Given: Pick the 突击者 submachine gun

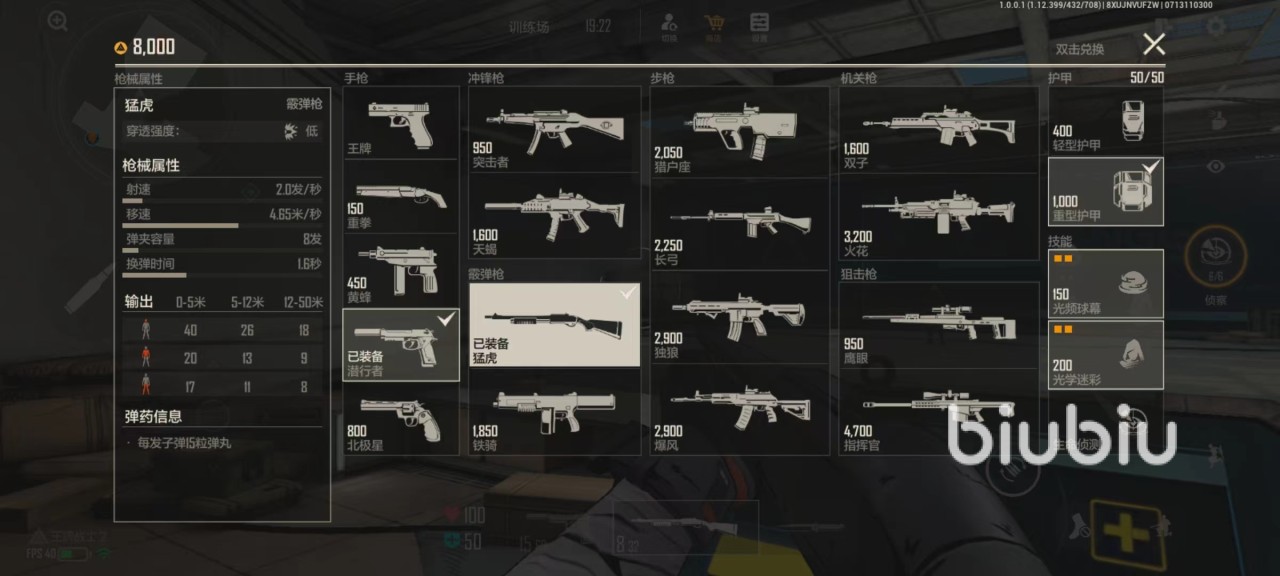Looking at the screenshot, I should coord(554,129).
